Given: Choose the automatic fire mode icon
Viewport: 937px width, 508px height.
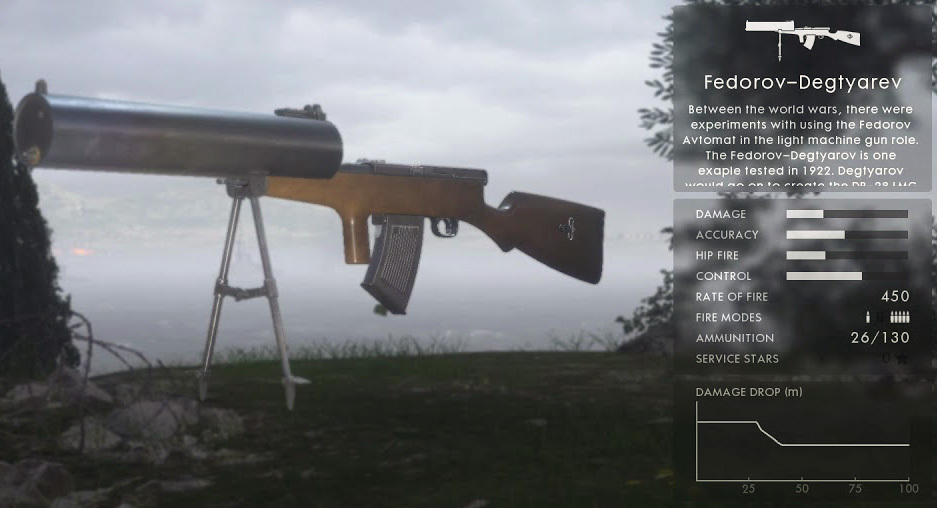Looking at the screenshot, I should click(899, 317).
